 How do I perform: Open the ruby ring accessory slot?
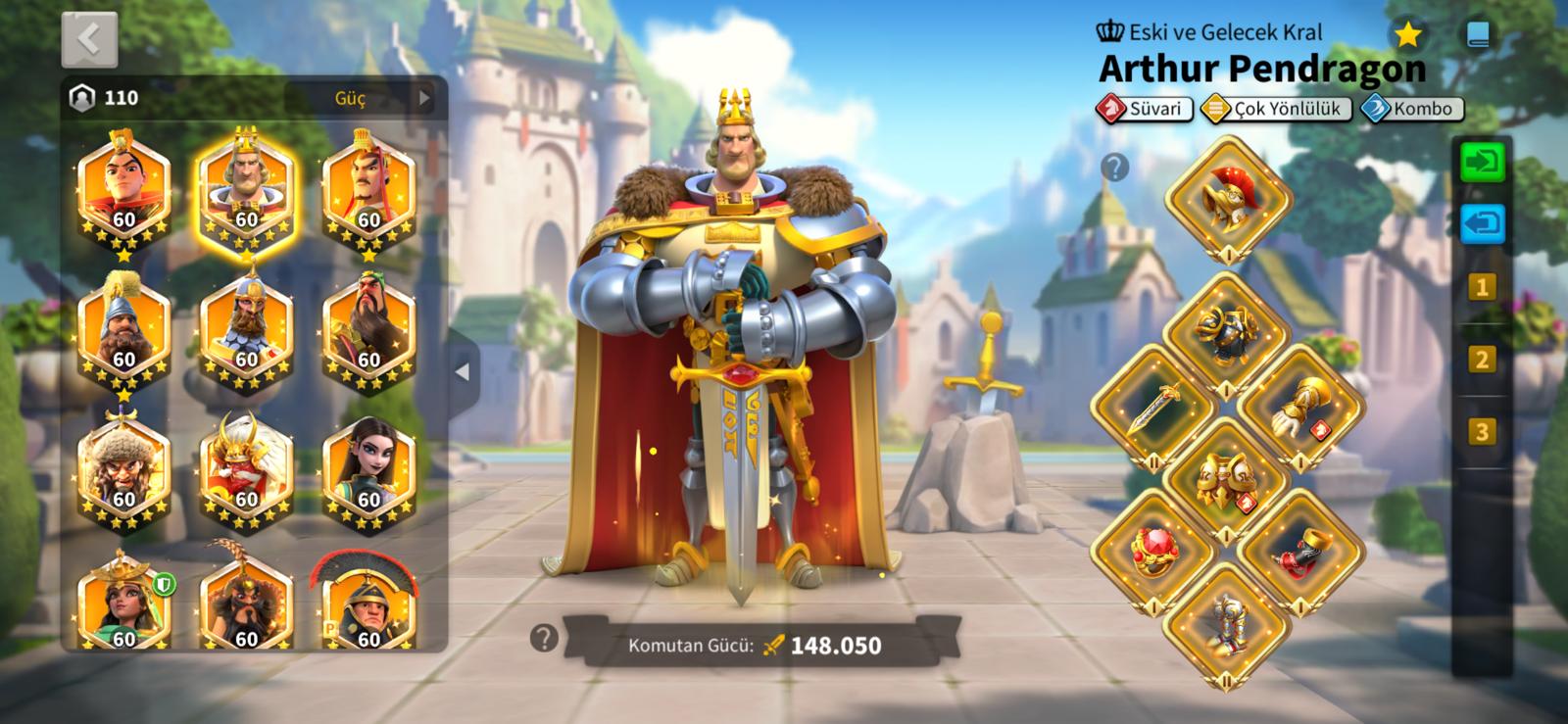(x=1153, y=553)
